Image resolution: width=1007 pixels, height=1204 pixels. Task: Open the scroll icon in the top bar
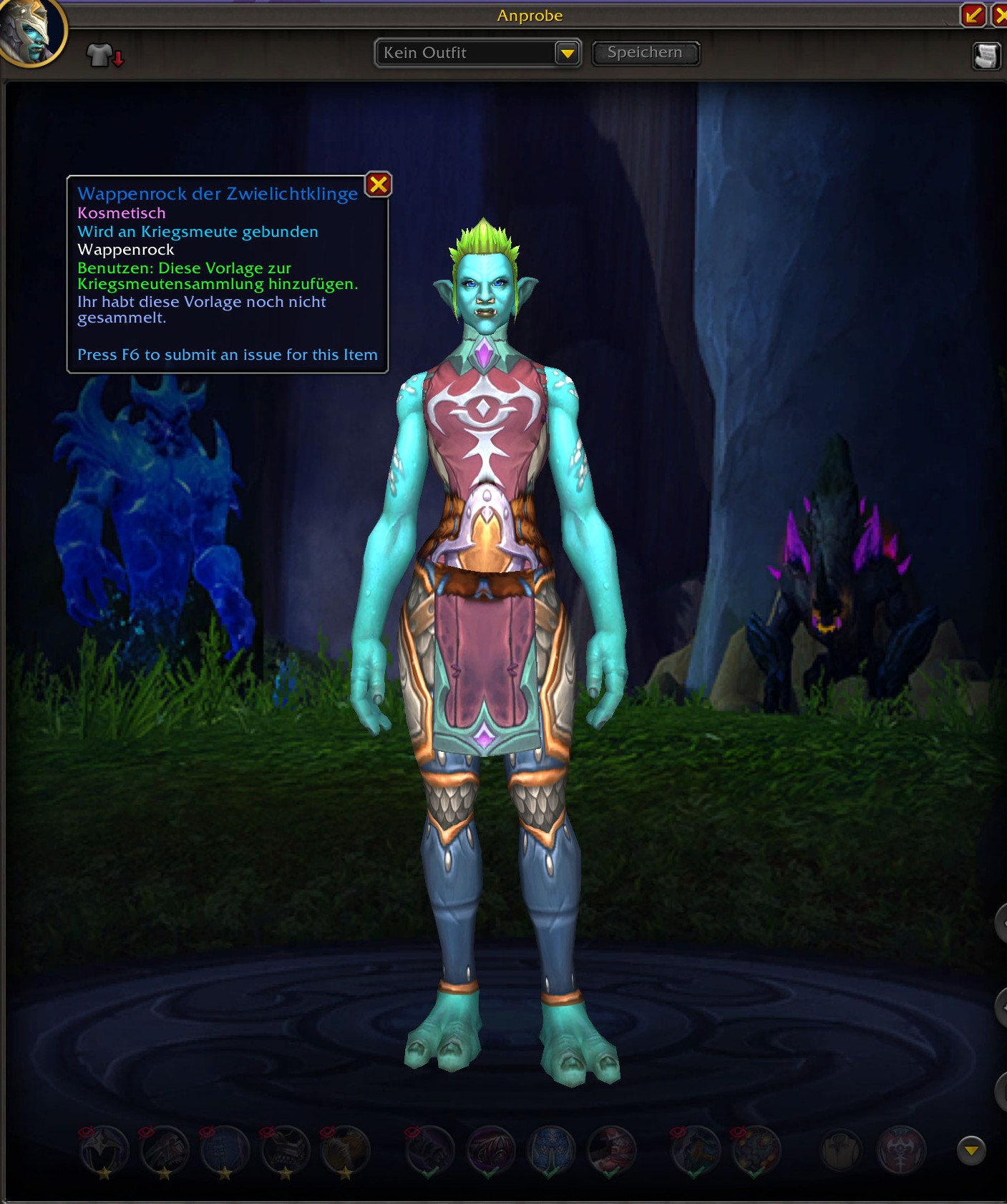click(x=986, y=56)
